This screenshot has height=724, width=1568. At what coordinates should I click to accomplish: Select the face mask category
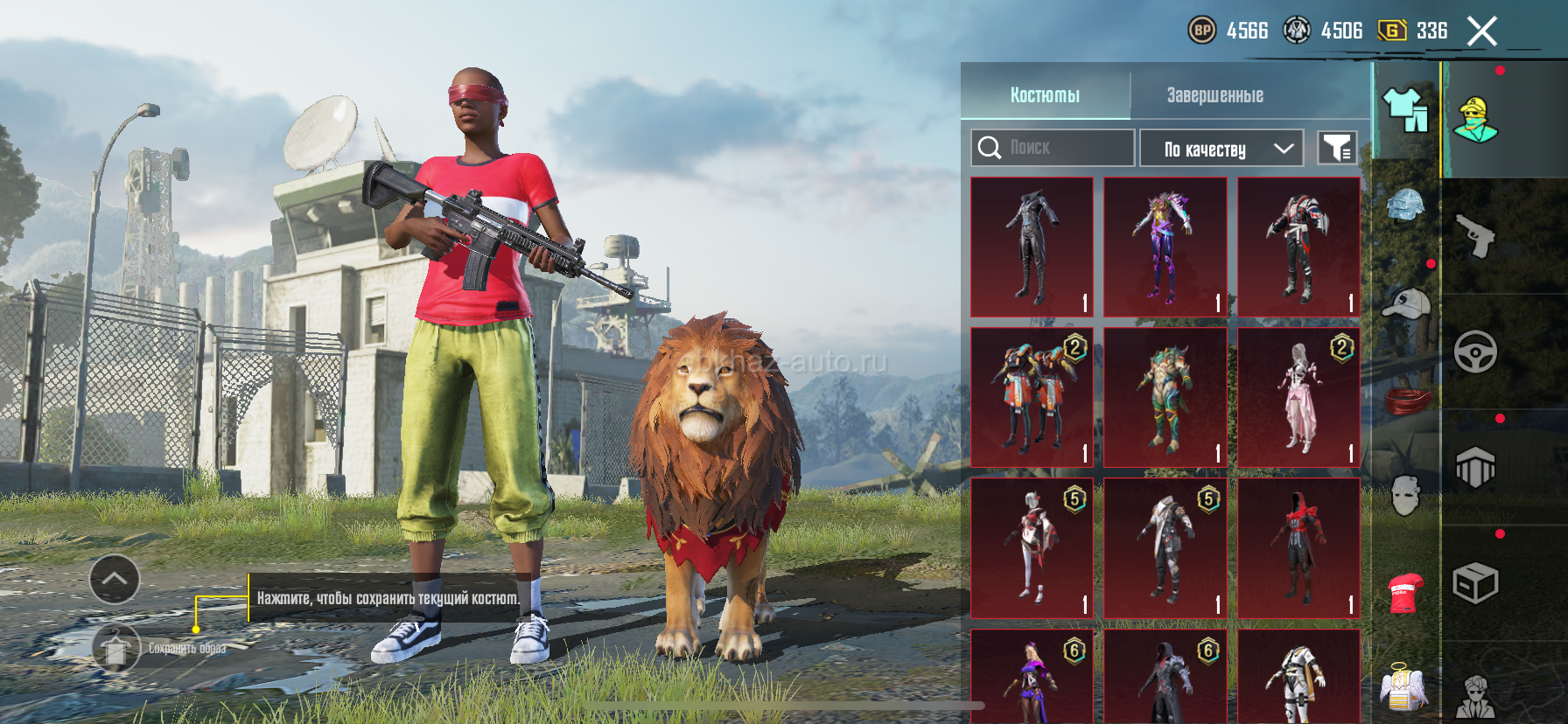[1405, 495]
